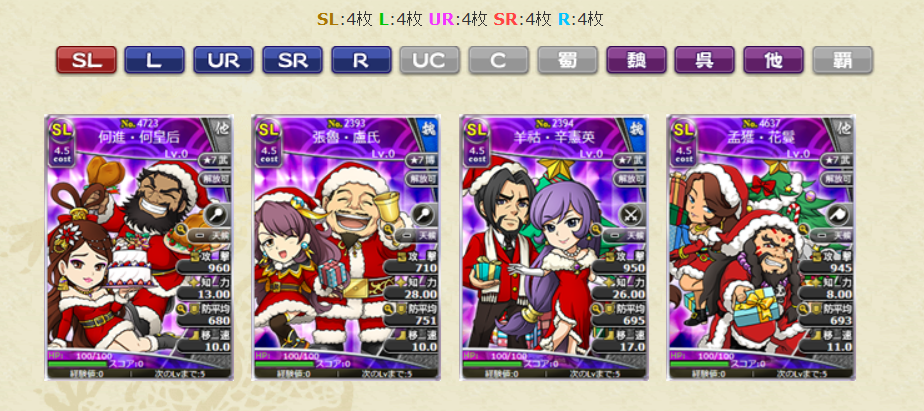Open the 張魯・盧氏 card

coord(346,247)
